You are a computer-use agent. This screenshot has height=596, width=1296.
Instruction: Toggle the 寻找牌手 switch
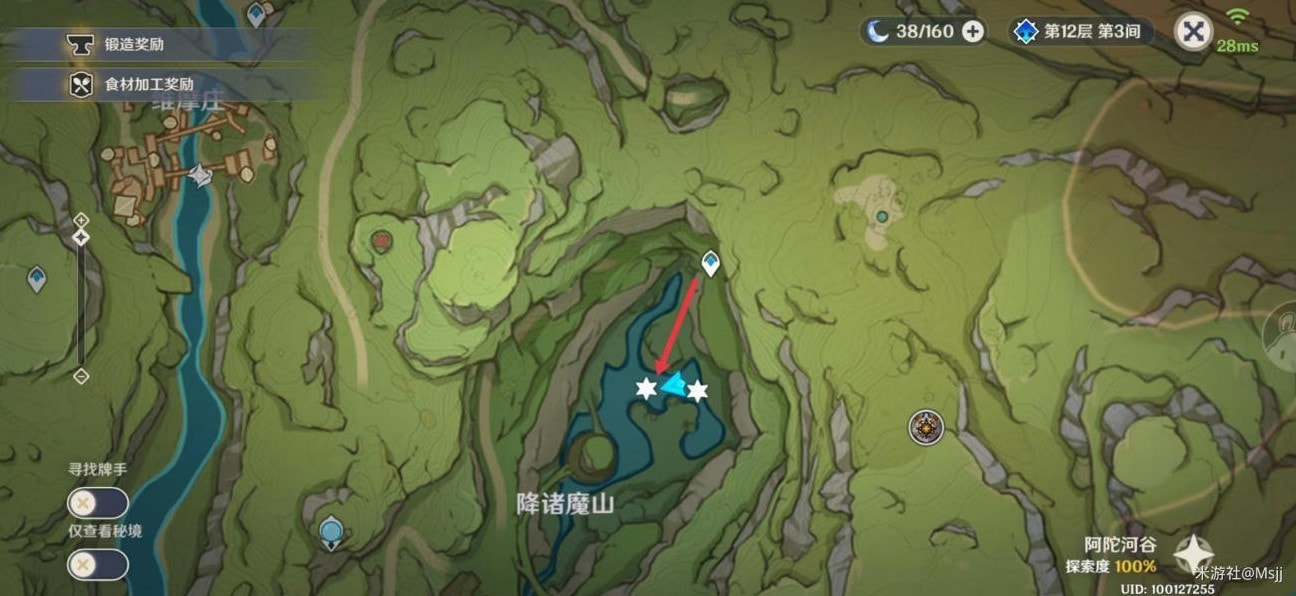(x=97, y=503)
